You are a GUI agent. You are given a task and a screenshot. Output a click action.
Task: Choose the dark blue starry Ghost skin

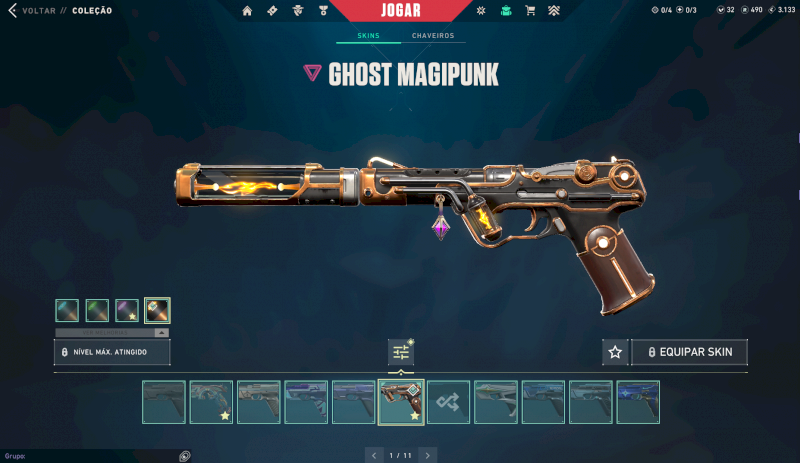(638, 402)
